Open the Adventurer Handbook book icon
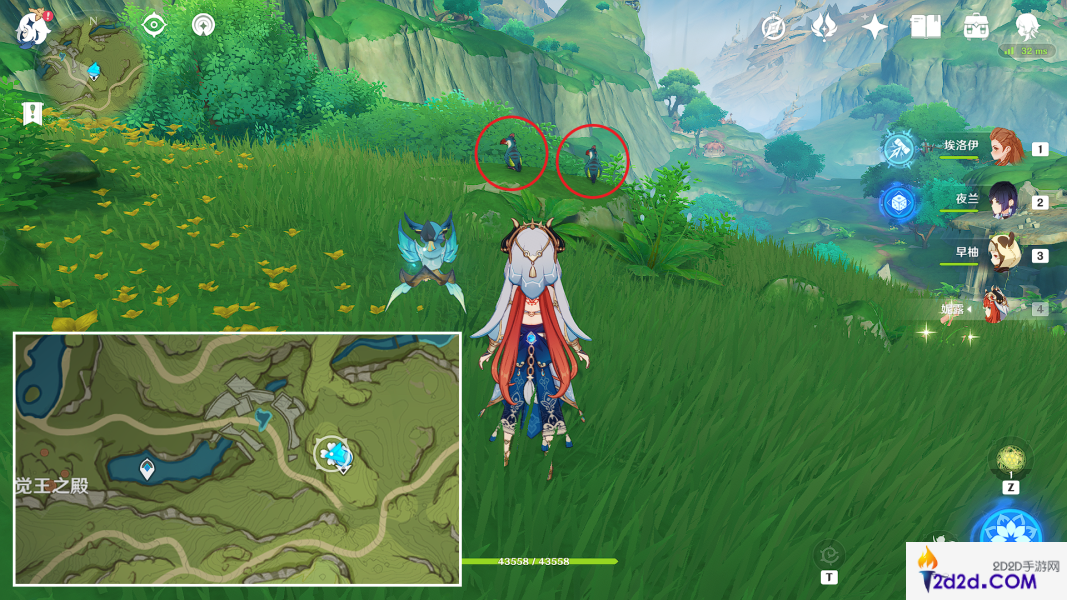This screenshot has height=600, width=1067. 926,27
